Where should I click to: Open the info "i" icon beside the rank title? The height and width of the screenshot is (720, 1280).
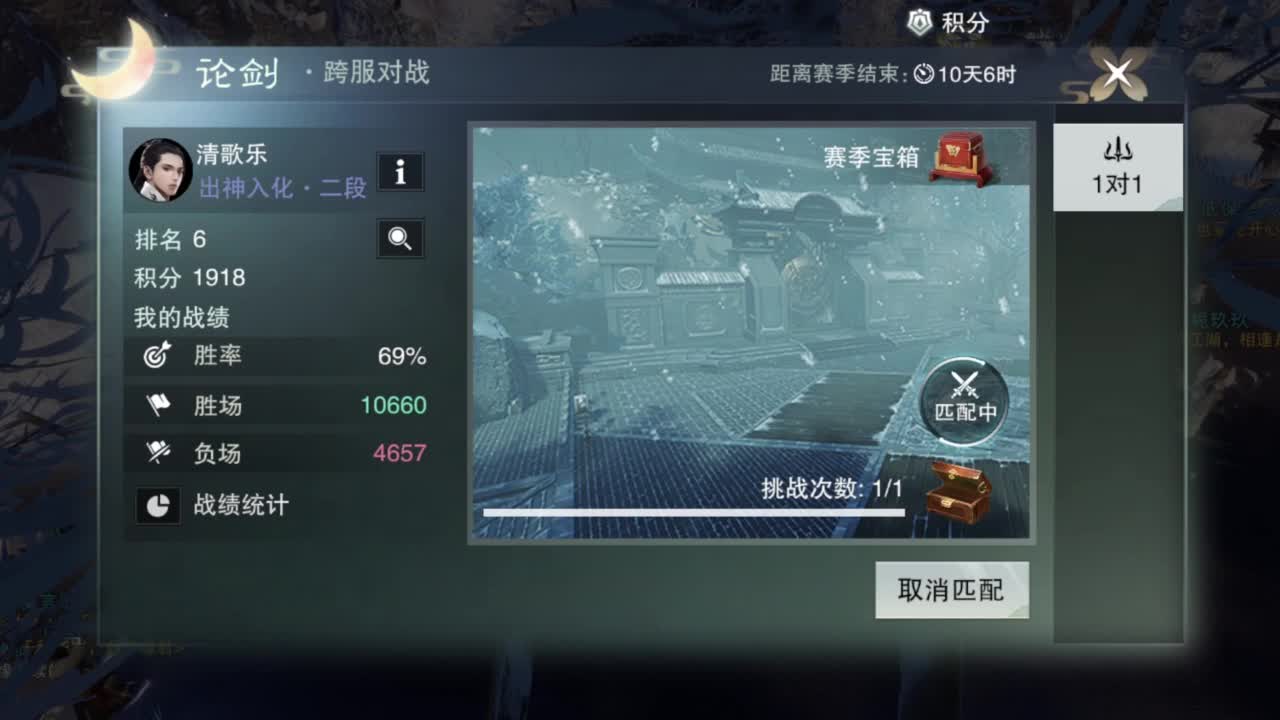tap(403, 172)
